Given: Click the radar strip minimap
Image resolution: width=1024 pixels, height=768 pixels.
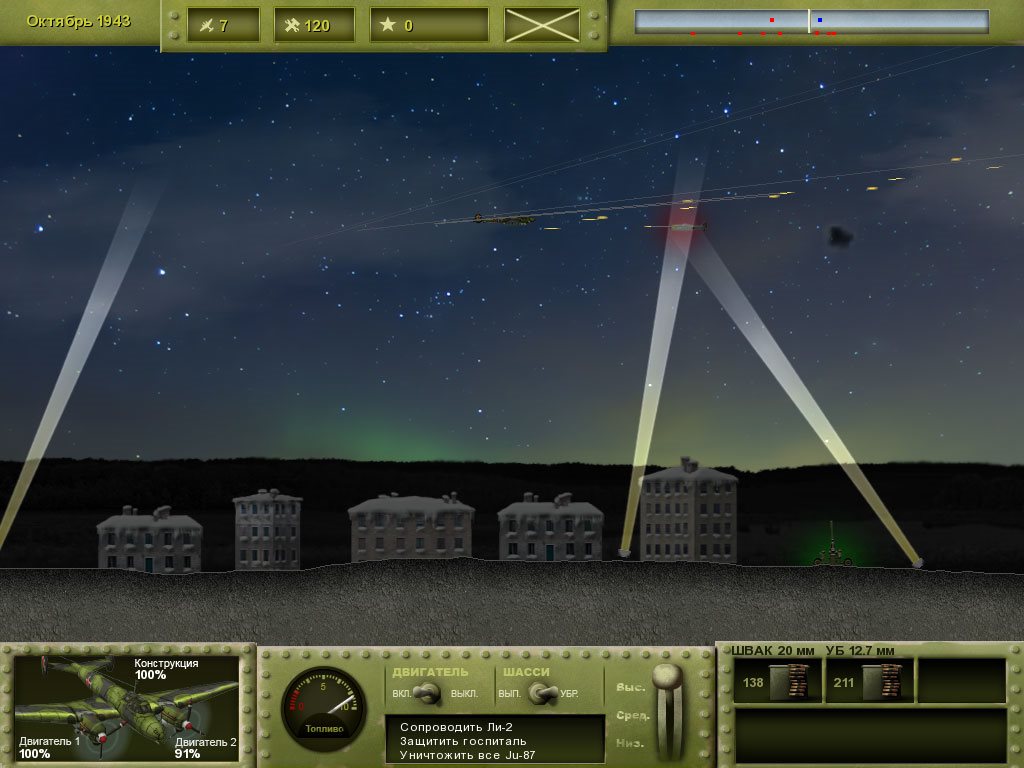Looking at the screenshot, I should pyautogui.click(x=811, y=22).
